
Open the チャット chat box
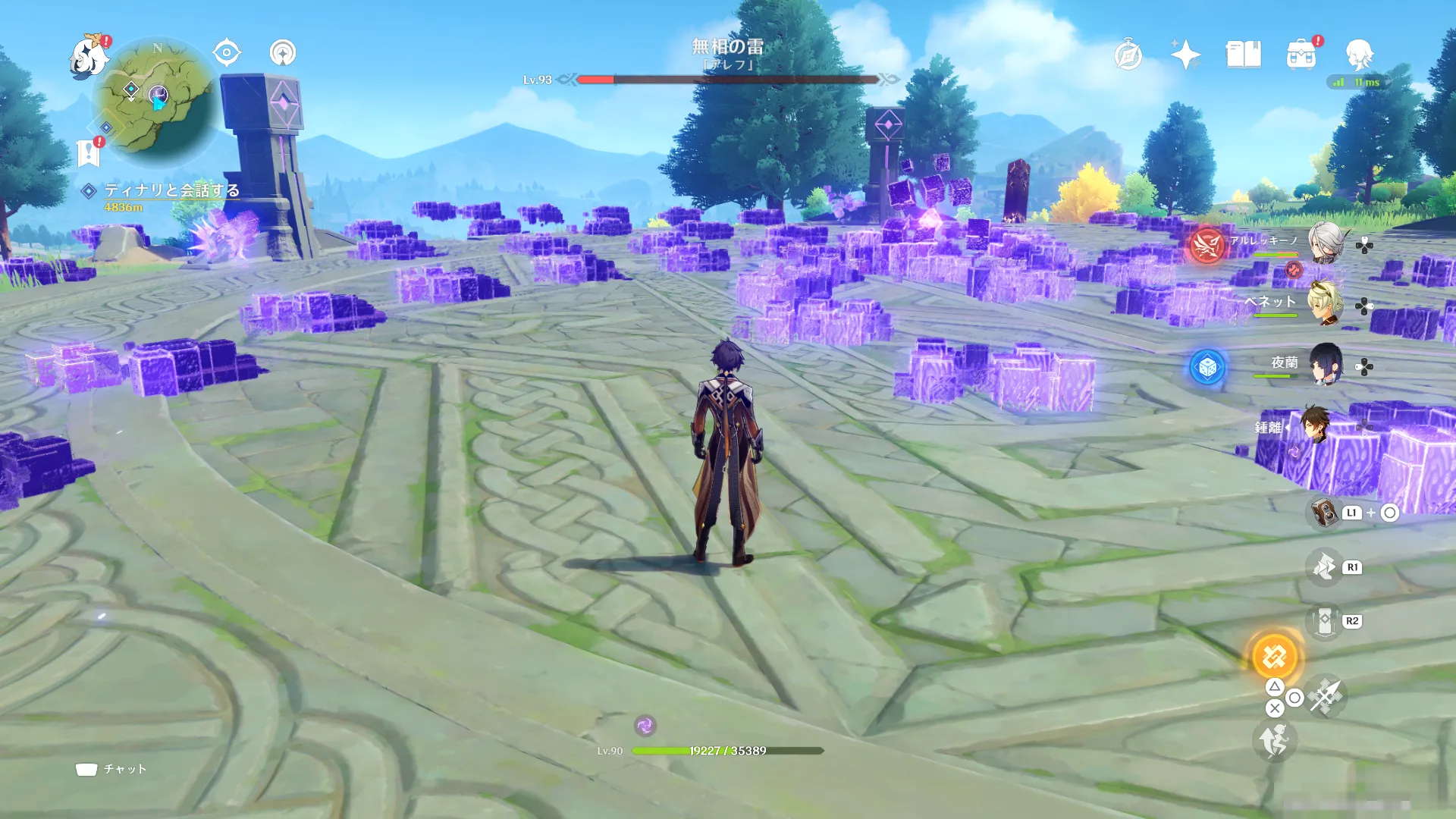111,769
